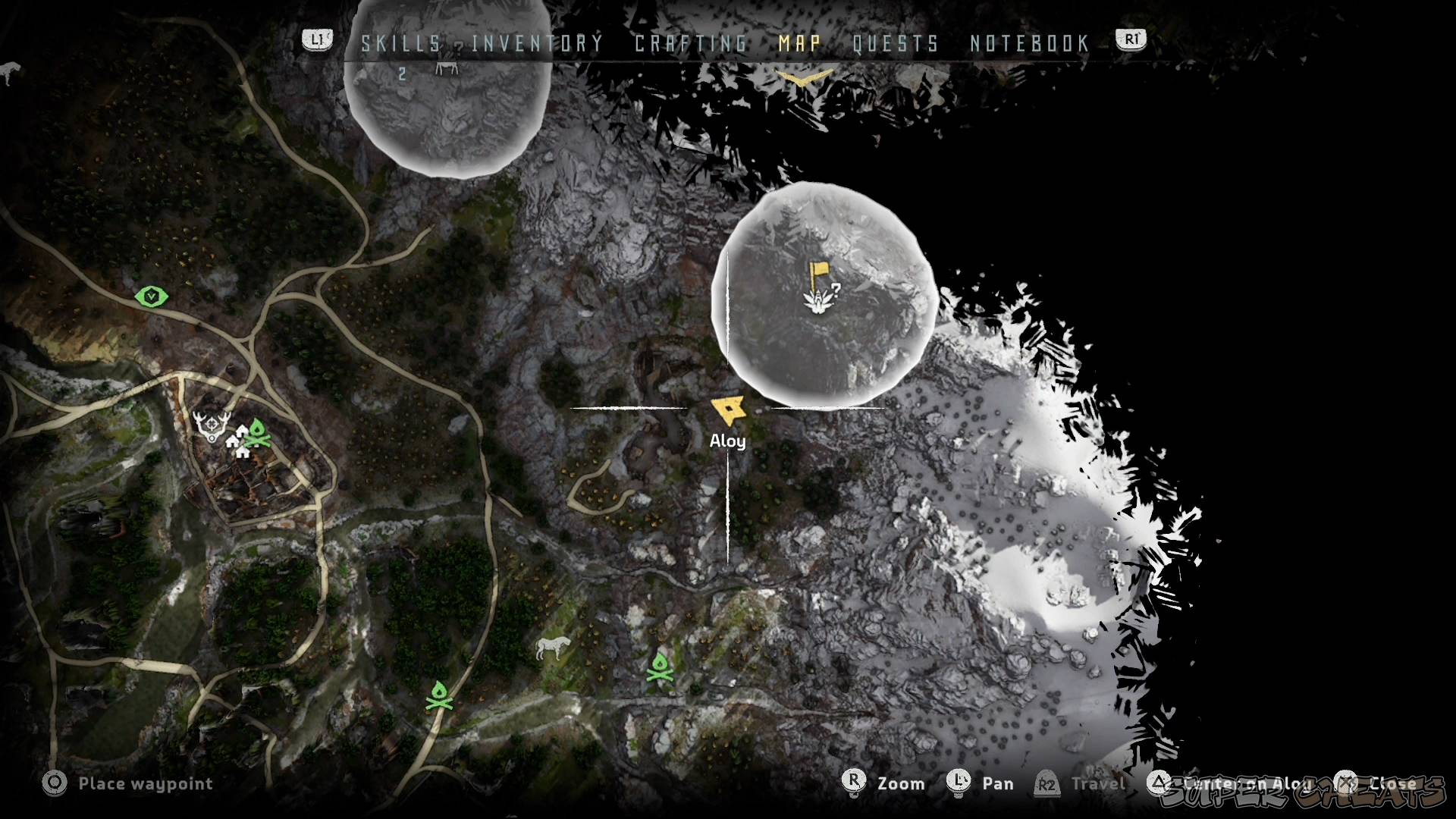Click the yellow quest flag marker

[x=817, y=275]
